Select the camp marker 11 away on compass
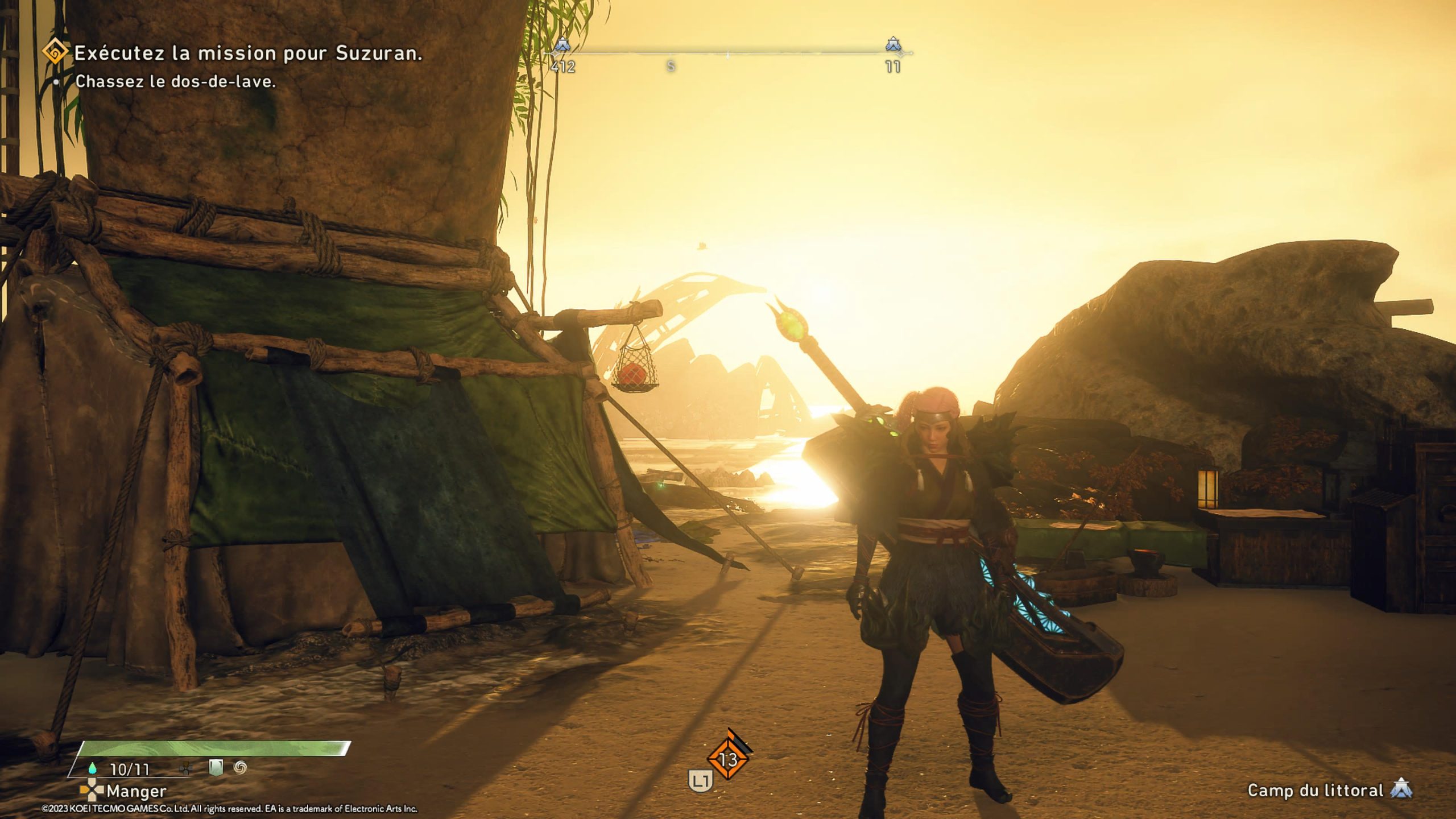Viewport: 1456px width, 819px height. click(x=893, y=44)
